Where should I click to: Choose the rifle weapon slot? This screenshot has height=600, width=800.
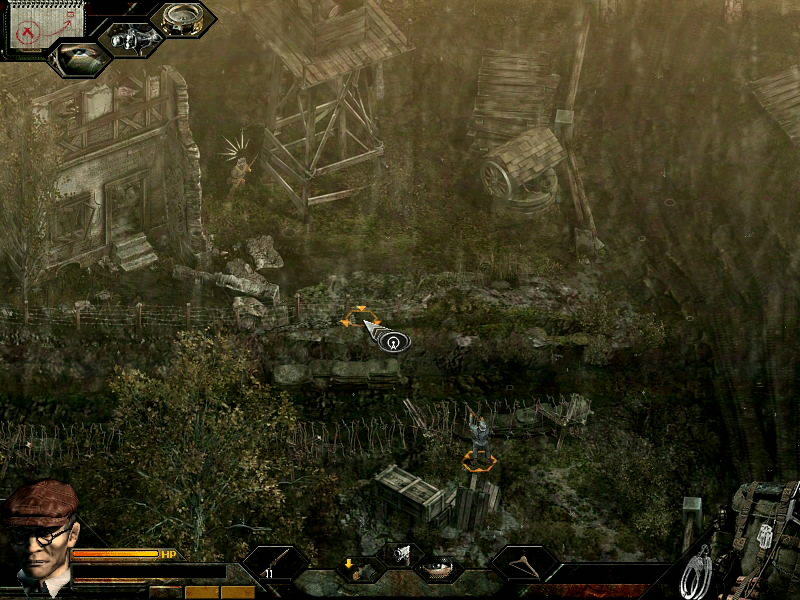click(x=275, y=566)
